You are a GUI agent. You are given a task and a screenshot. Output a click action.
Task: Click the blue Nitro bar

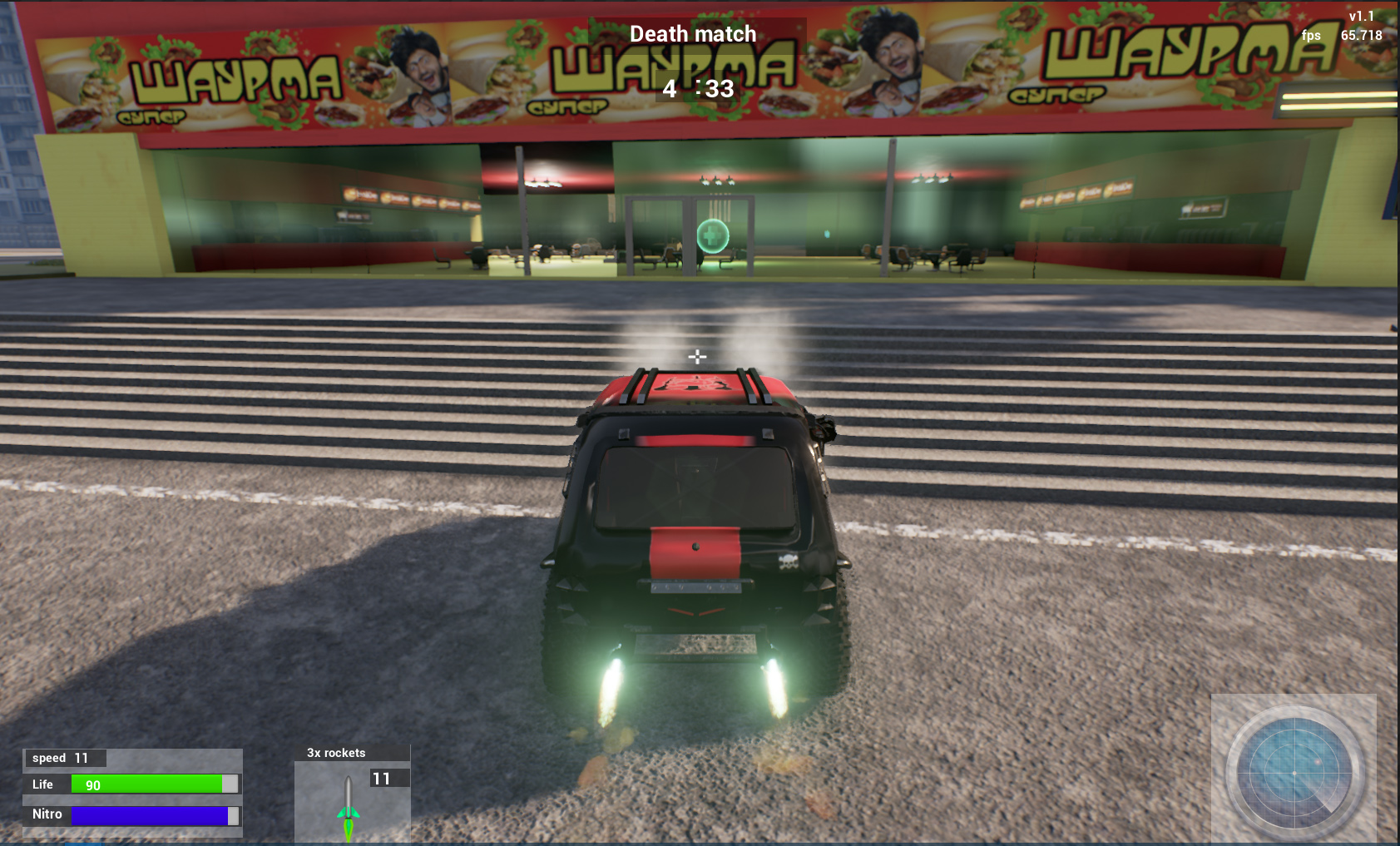point(150,814)
